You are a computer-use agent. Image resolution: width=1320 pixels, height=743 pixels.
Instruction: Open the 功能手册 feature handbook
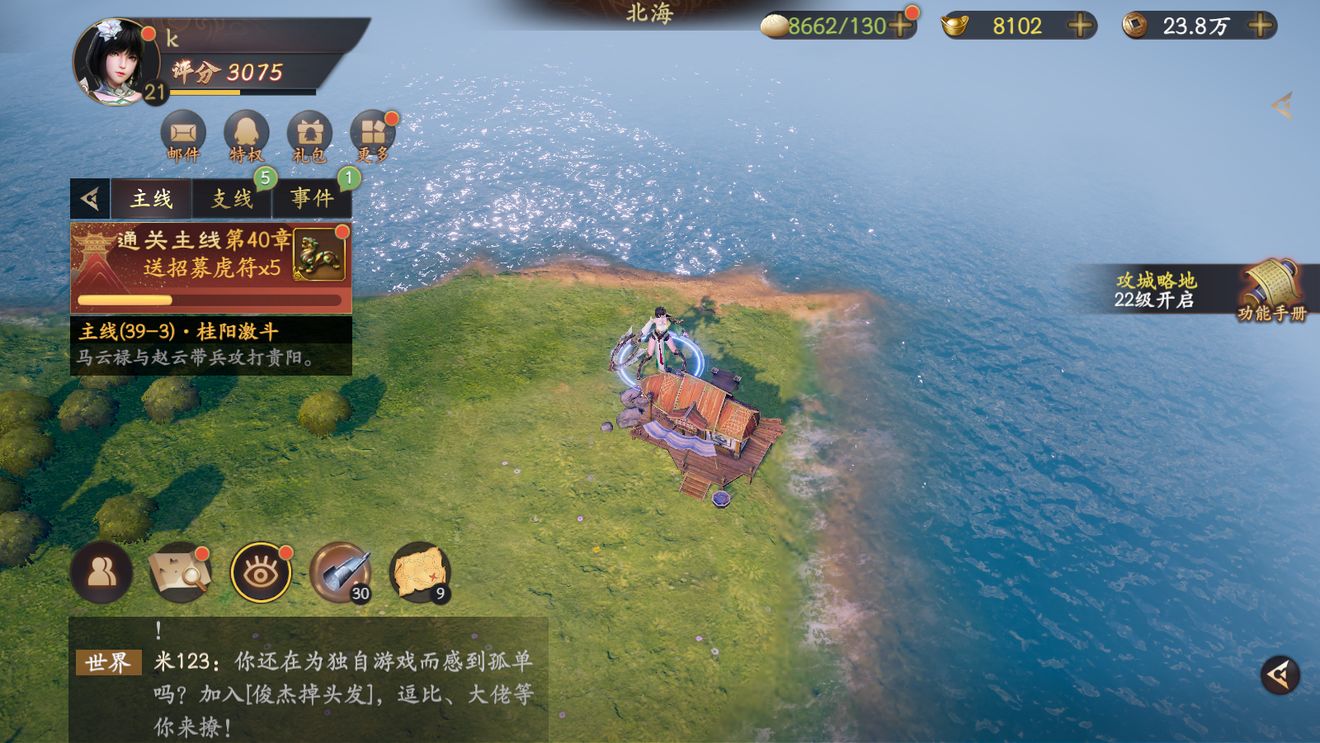1270,289
